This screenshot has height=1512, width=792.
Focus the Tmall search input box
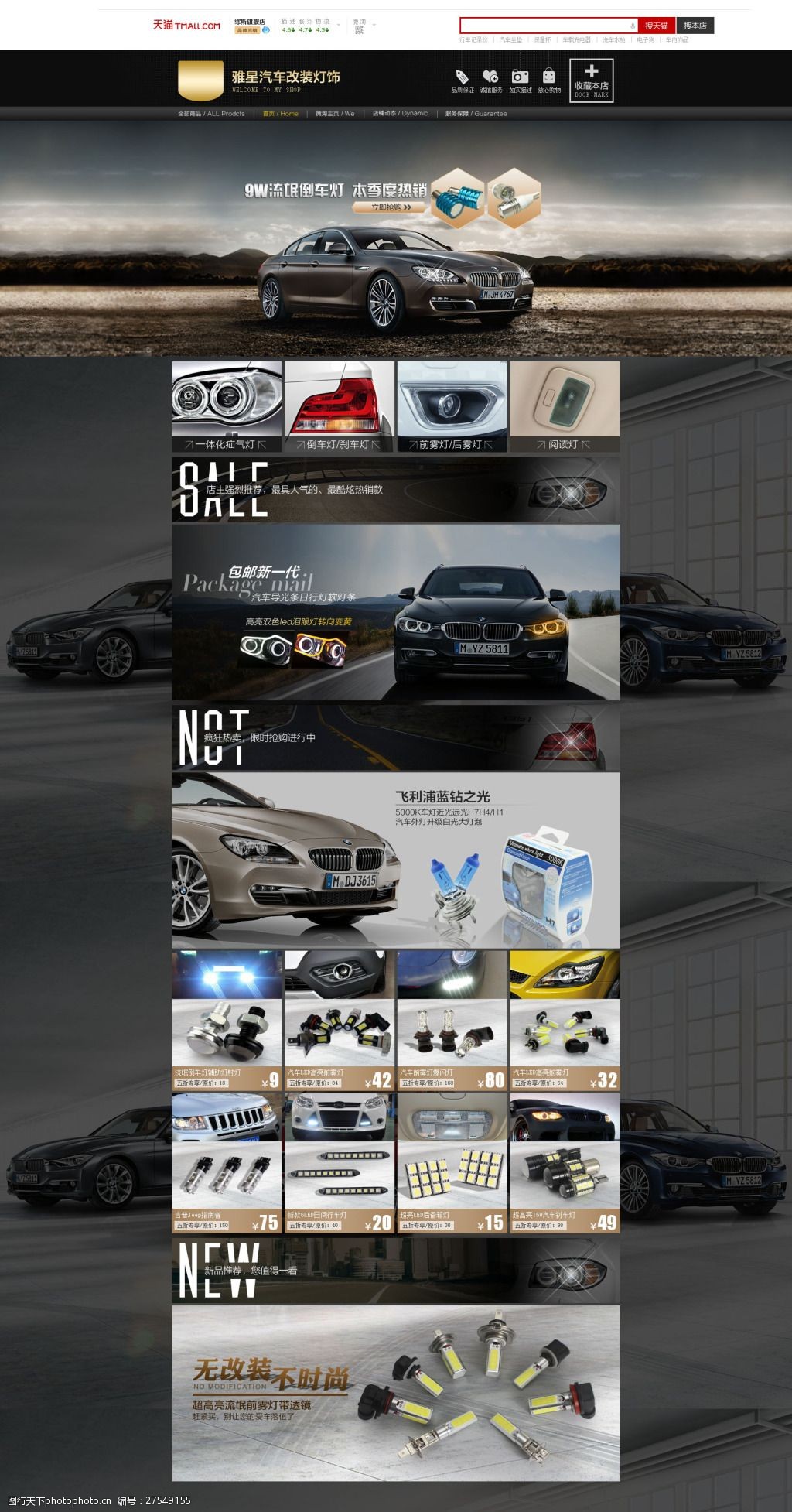(x=548, y=26)
